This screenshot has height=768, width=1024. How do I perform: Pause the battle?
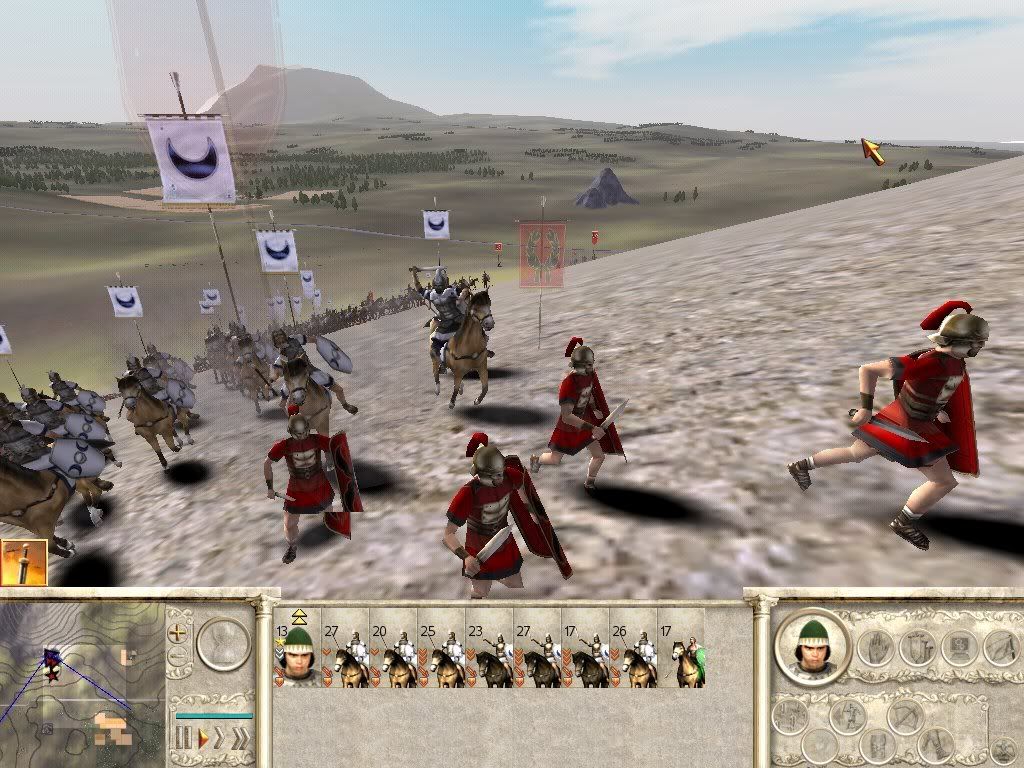[x=184, y=738]
